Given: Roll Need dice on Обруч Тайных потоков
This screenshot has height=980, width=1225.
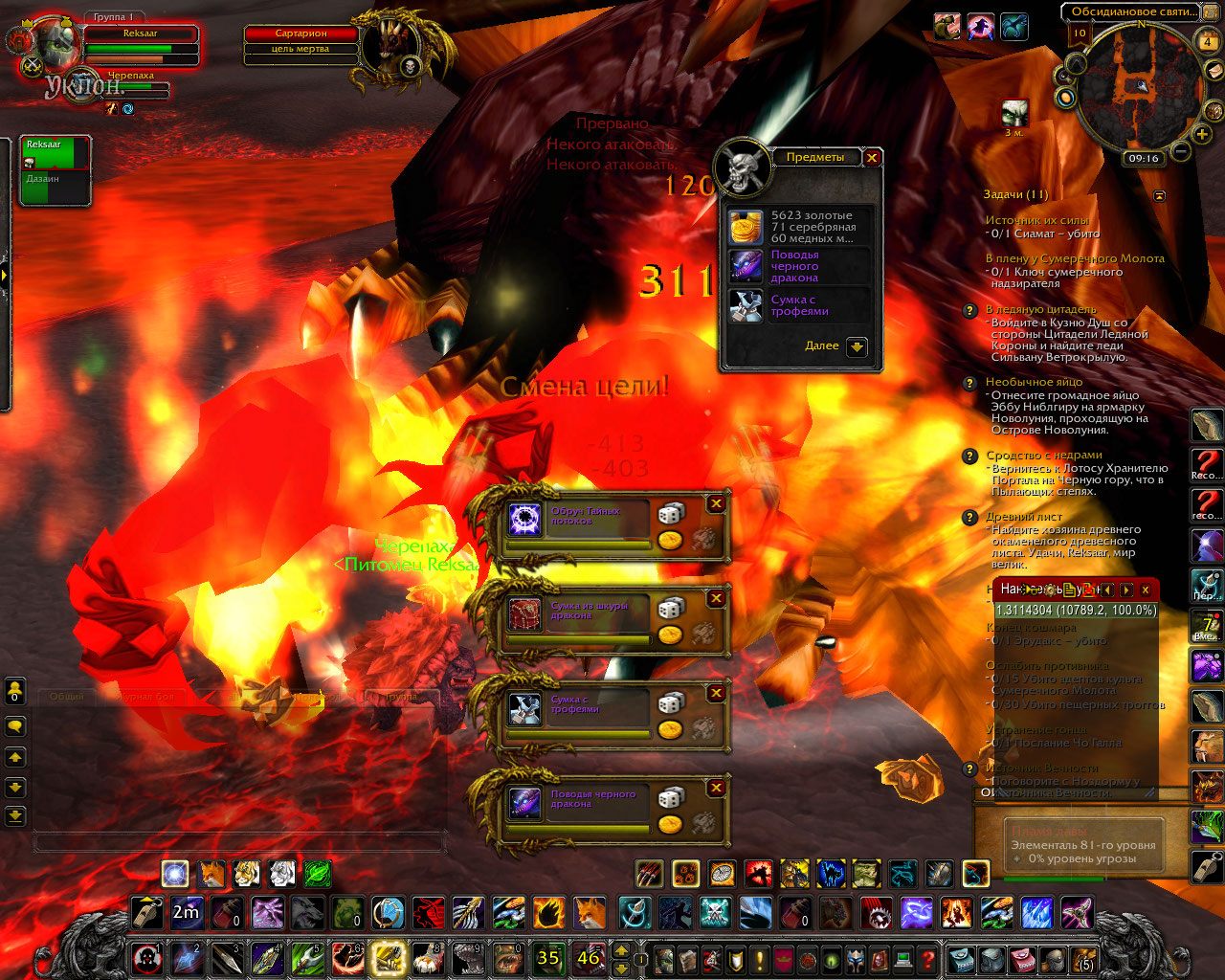Looking at the screenshot, I should (x=671, y=514).
